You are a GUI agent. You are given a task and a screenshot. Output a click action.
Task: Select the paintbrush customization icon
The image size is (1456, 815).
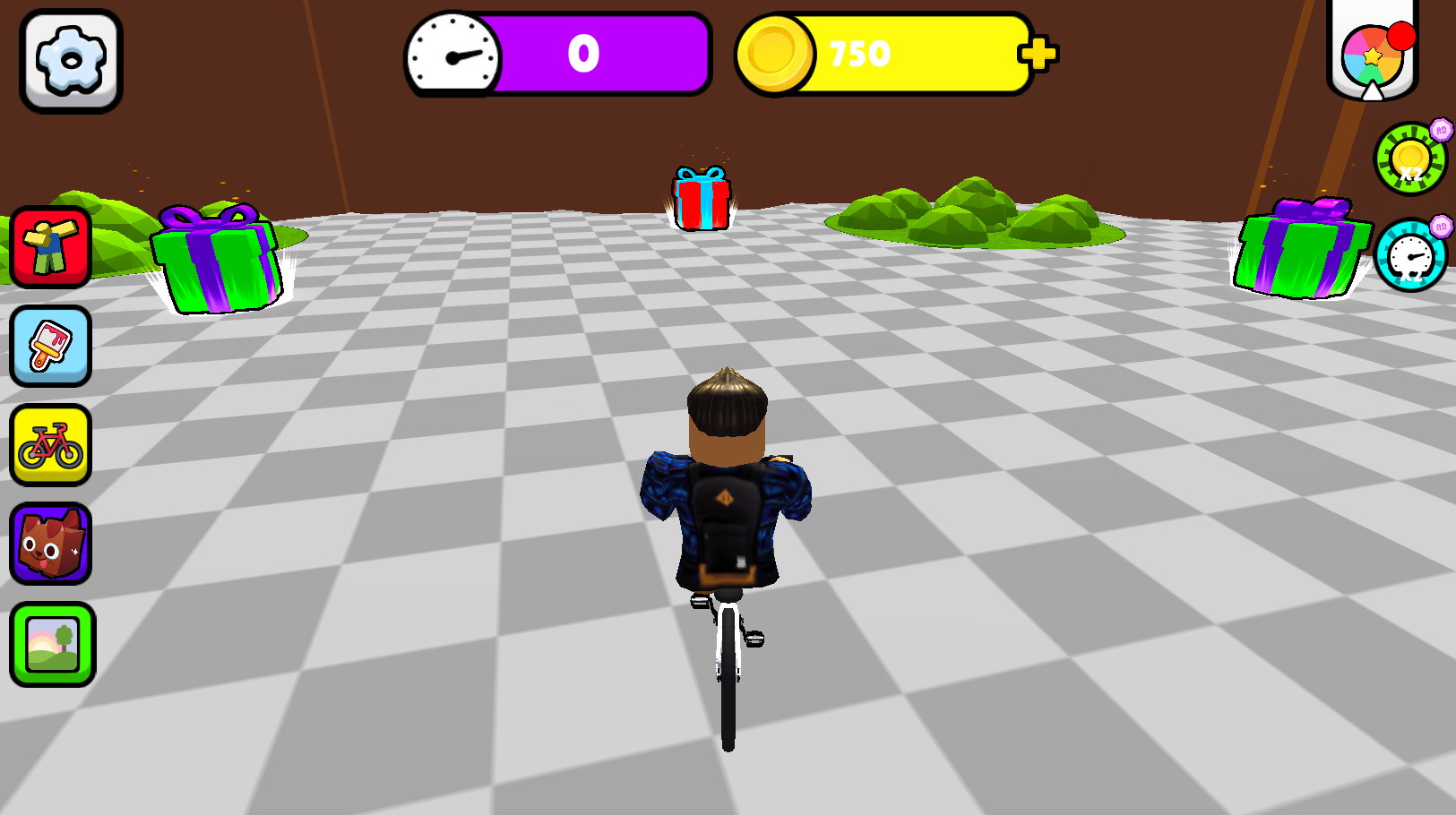point(49,347)
